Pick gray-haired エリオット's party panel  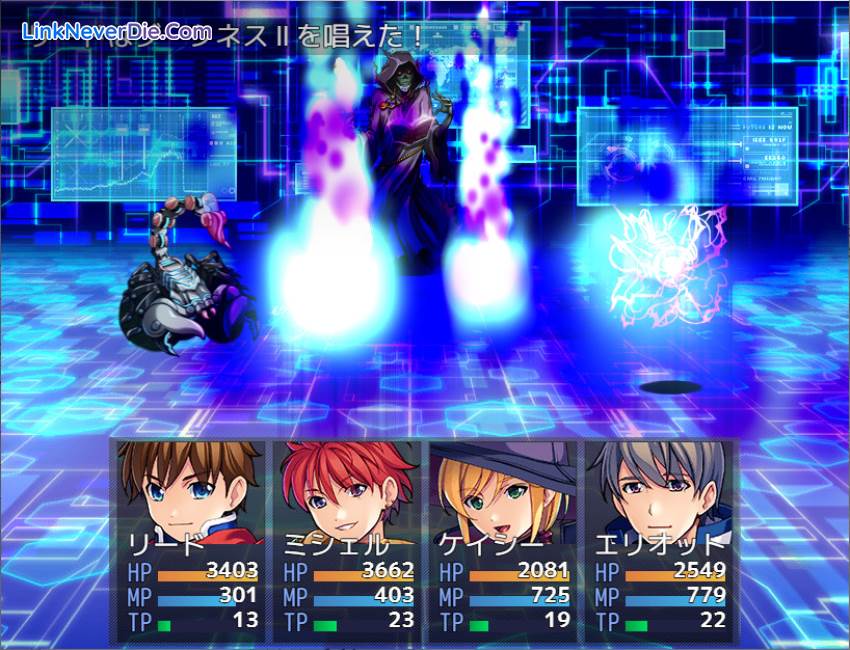click(x=657, y=540)
